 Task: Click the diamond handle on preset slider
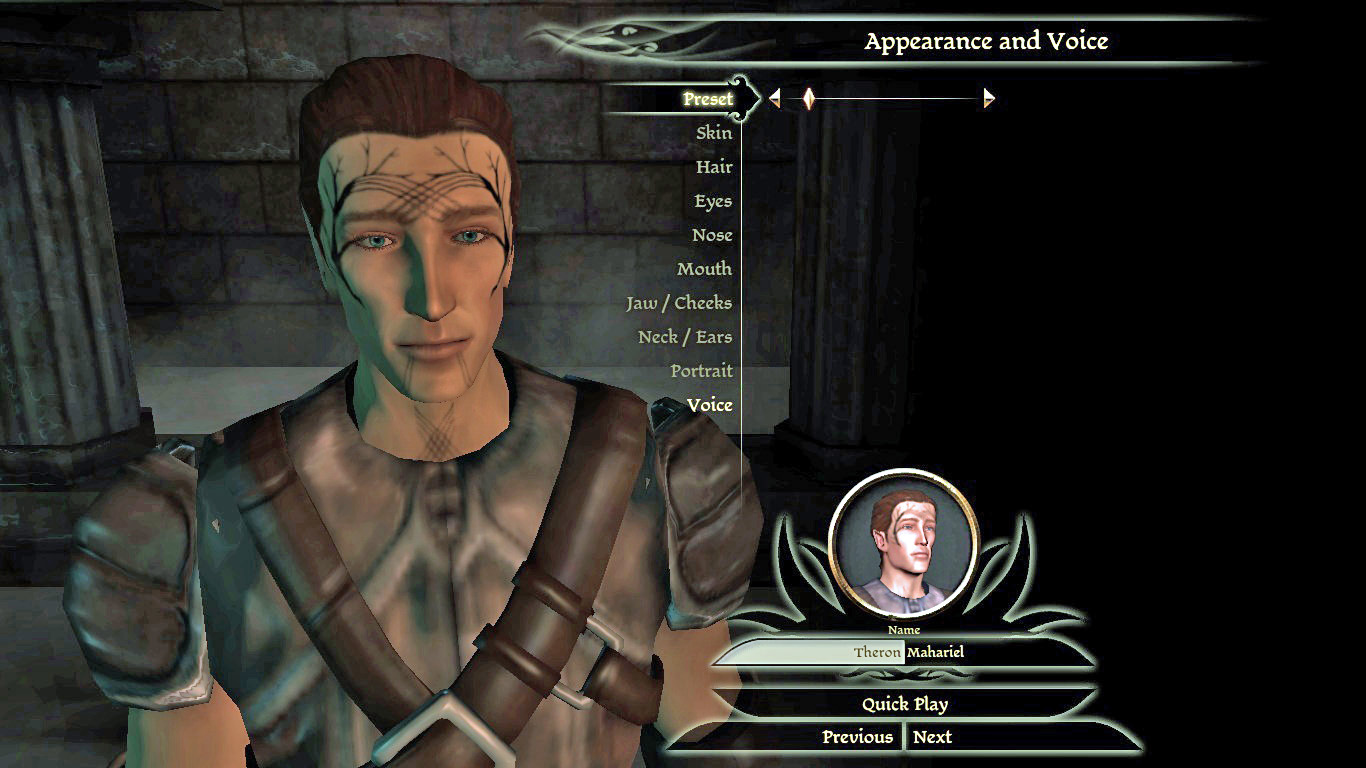[809, 98]
